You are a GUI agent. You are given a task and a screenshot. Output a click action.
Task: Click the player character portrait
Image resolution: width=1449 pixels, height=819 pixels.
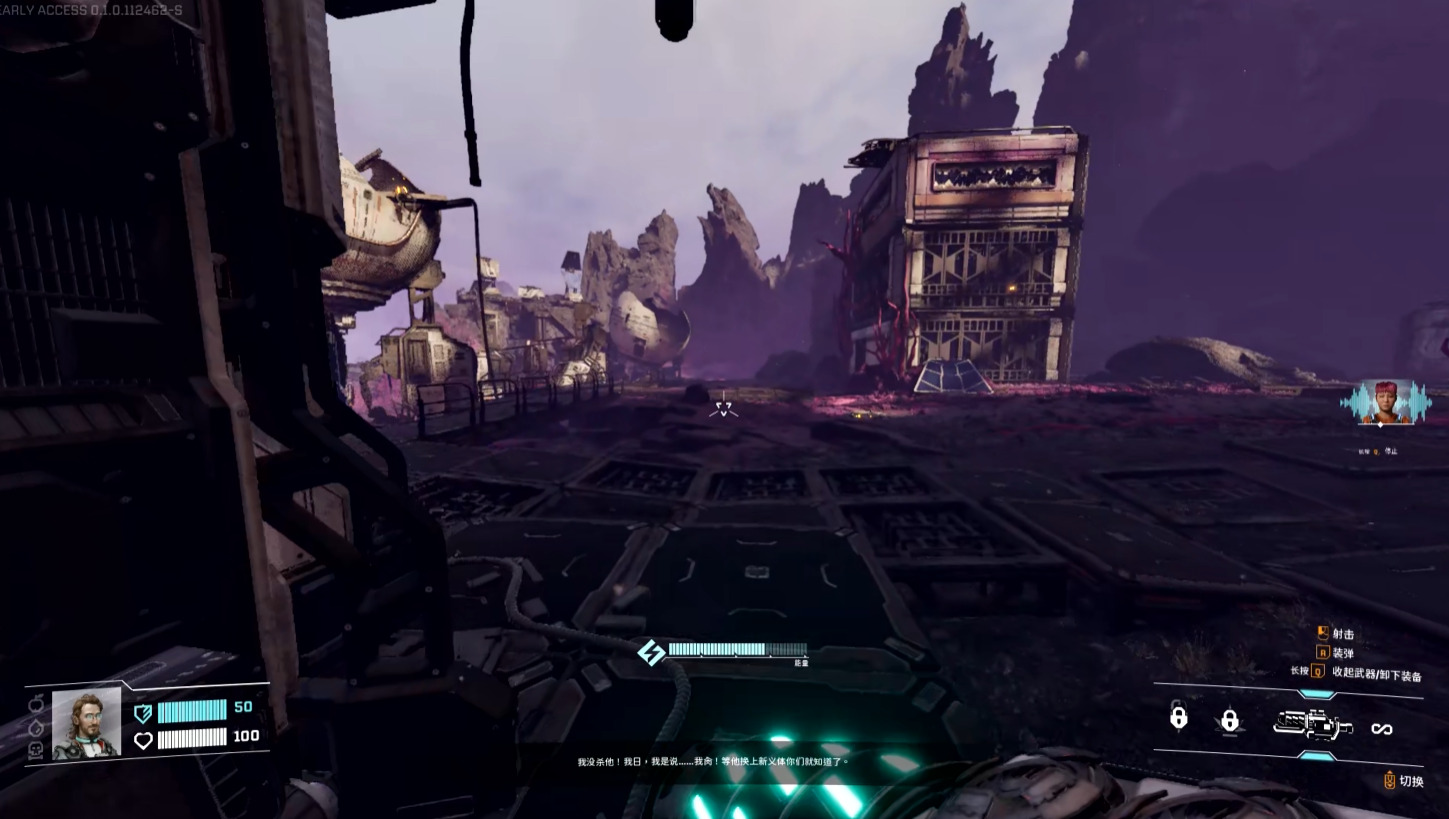[x=86, y=722]
